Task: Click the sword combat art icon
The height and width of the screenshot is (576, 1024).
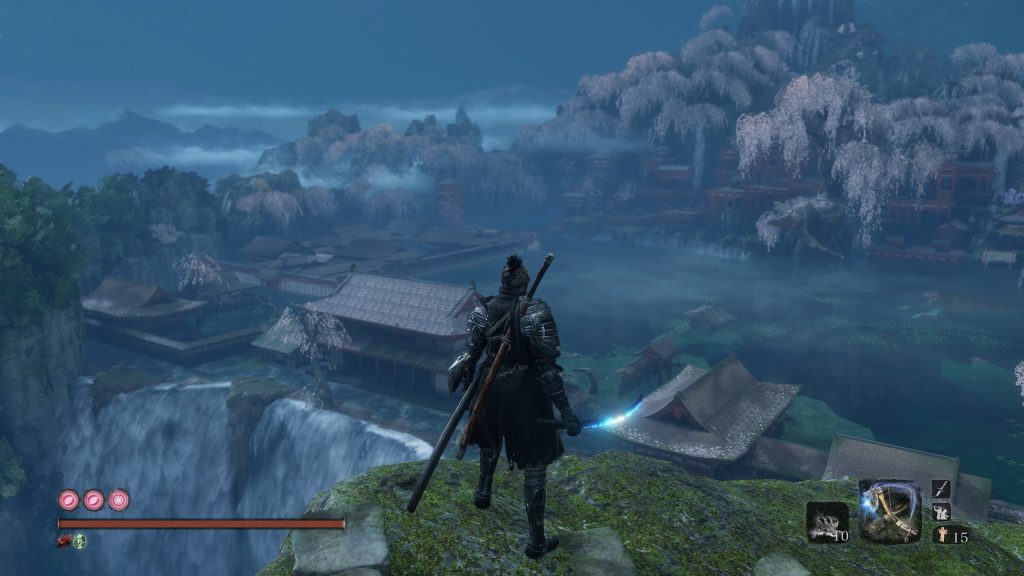Action: click(941, 489)
